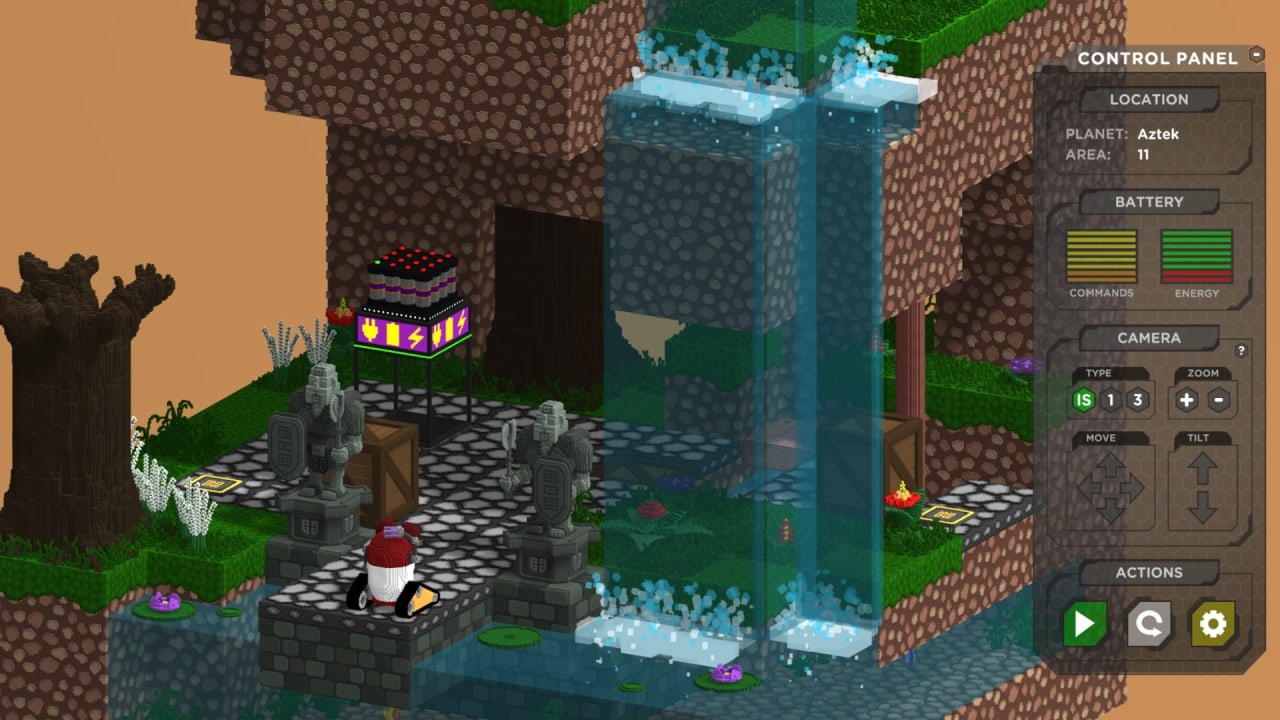The height and width of the screenshot is (720, 1280).
Task: Click the grey circular-arrow restart button
Action: (1149, 625)
